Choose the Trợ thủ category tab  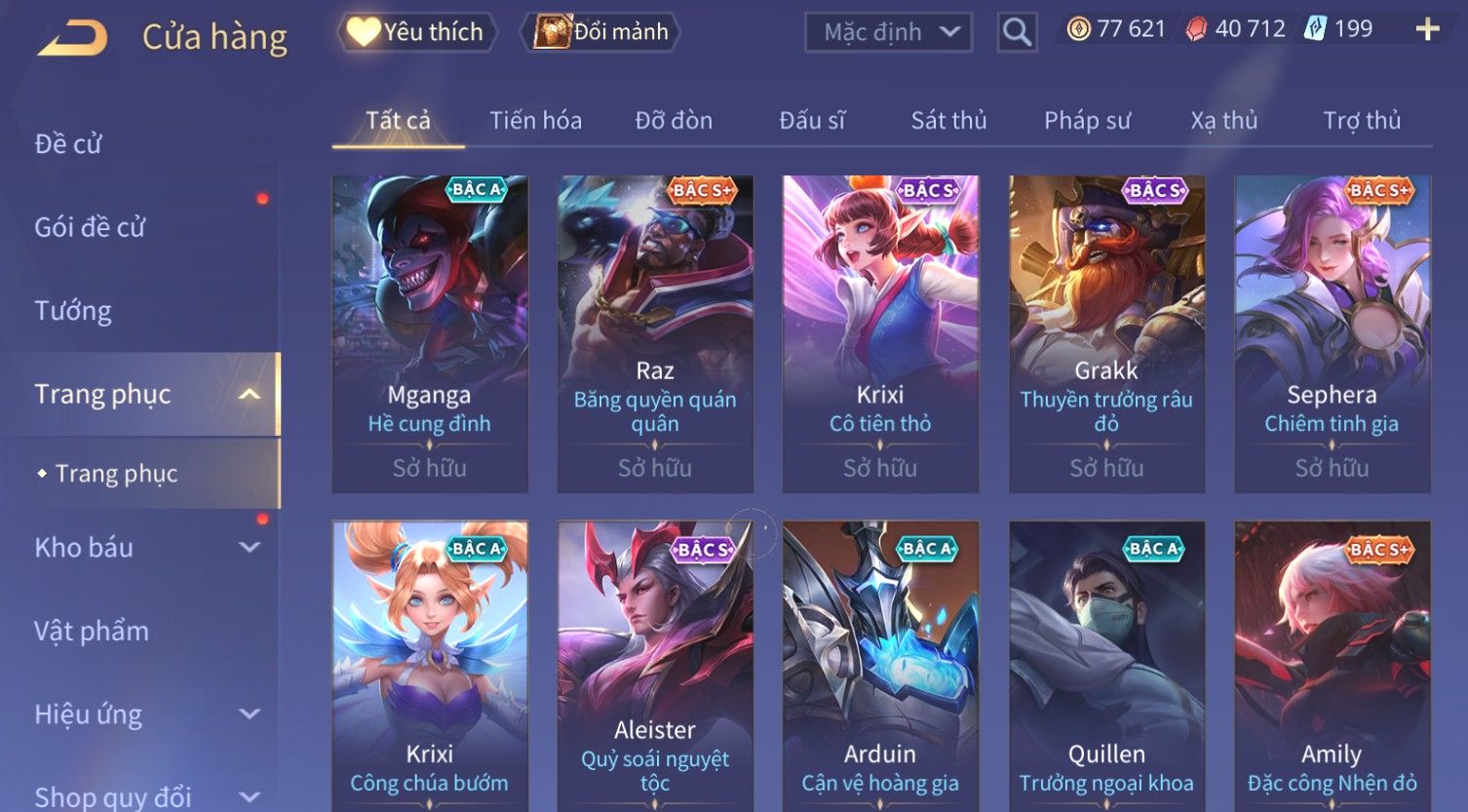[x=1362, y=121]
